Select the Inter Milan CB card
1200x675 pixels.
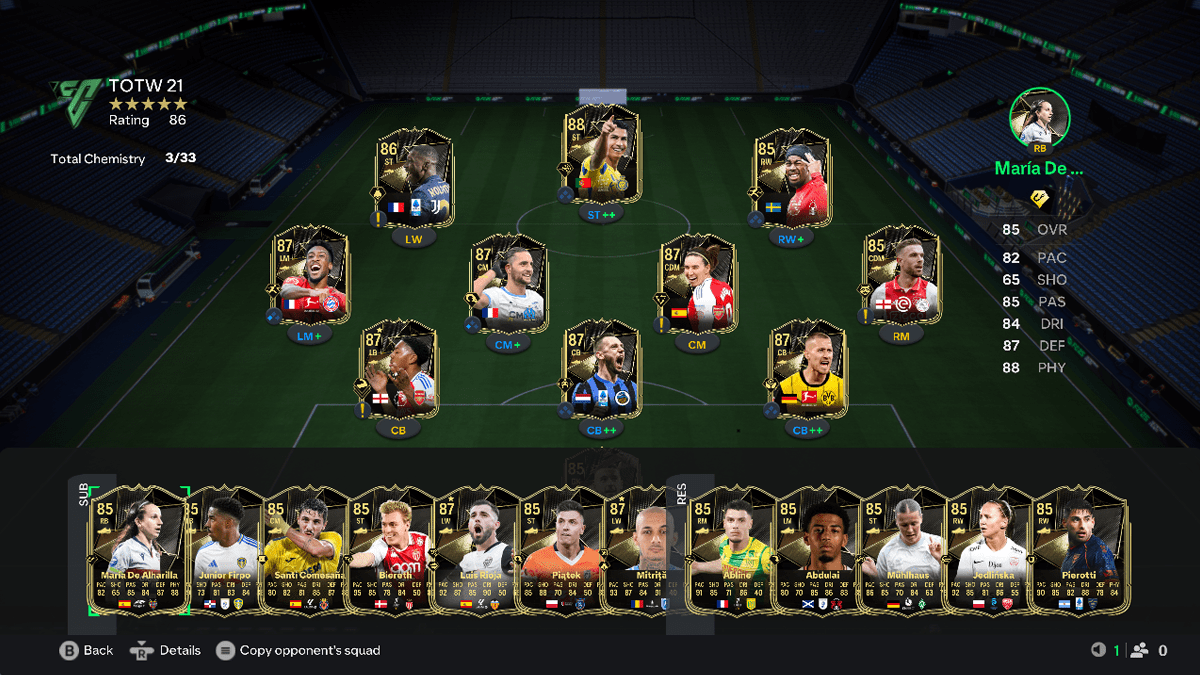pos(601,369)
